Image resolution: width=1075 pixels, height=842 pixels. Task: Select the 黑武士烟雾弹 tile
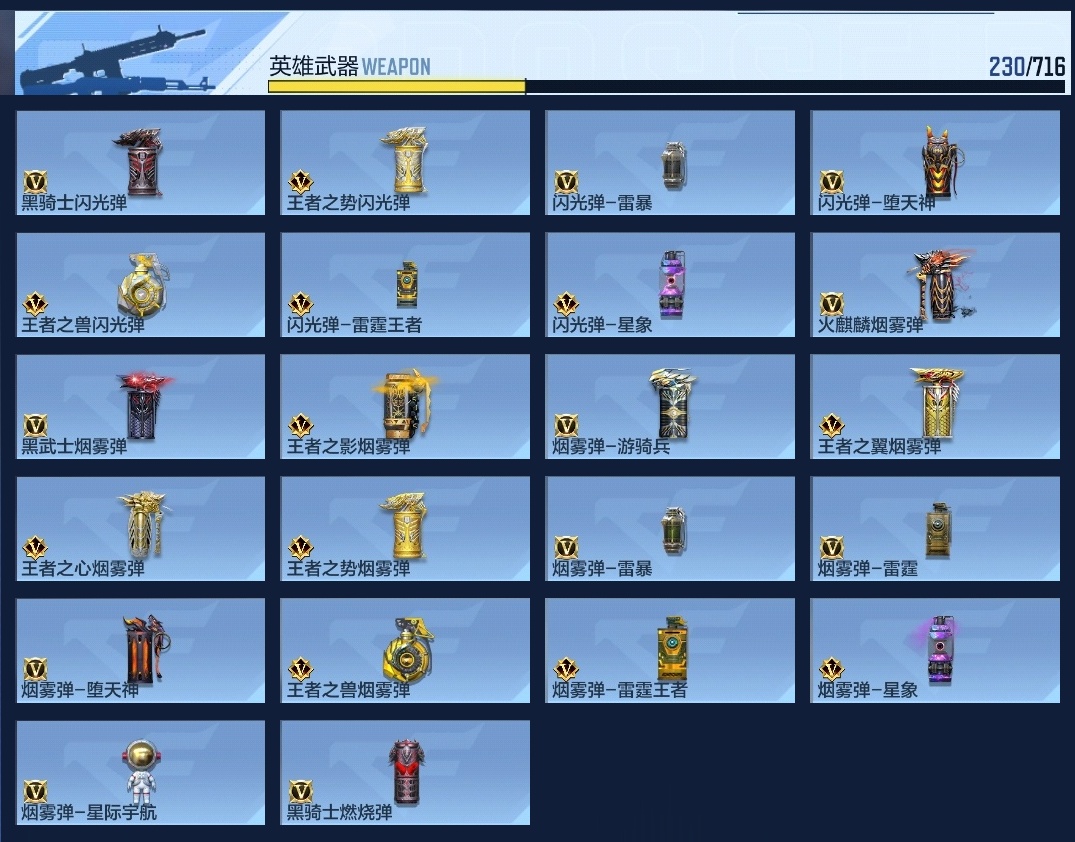(x=141, y=407)
